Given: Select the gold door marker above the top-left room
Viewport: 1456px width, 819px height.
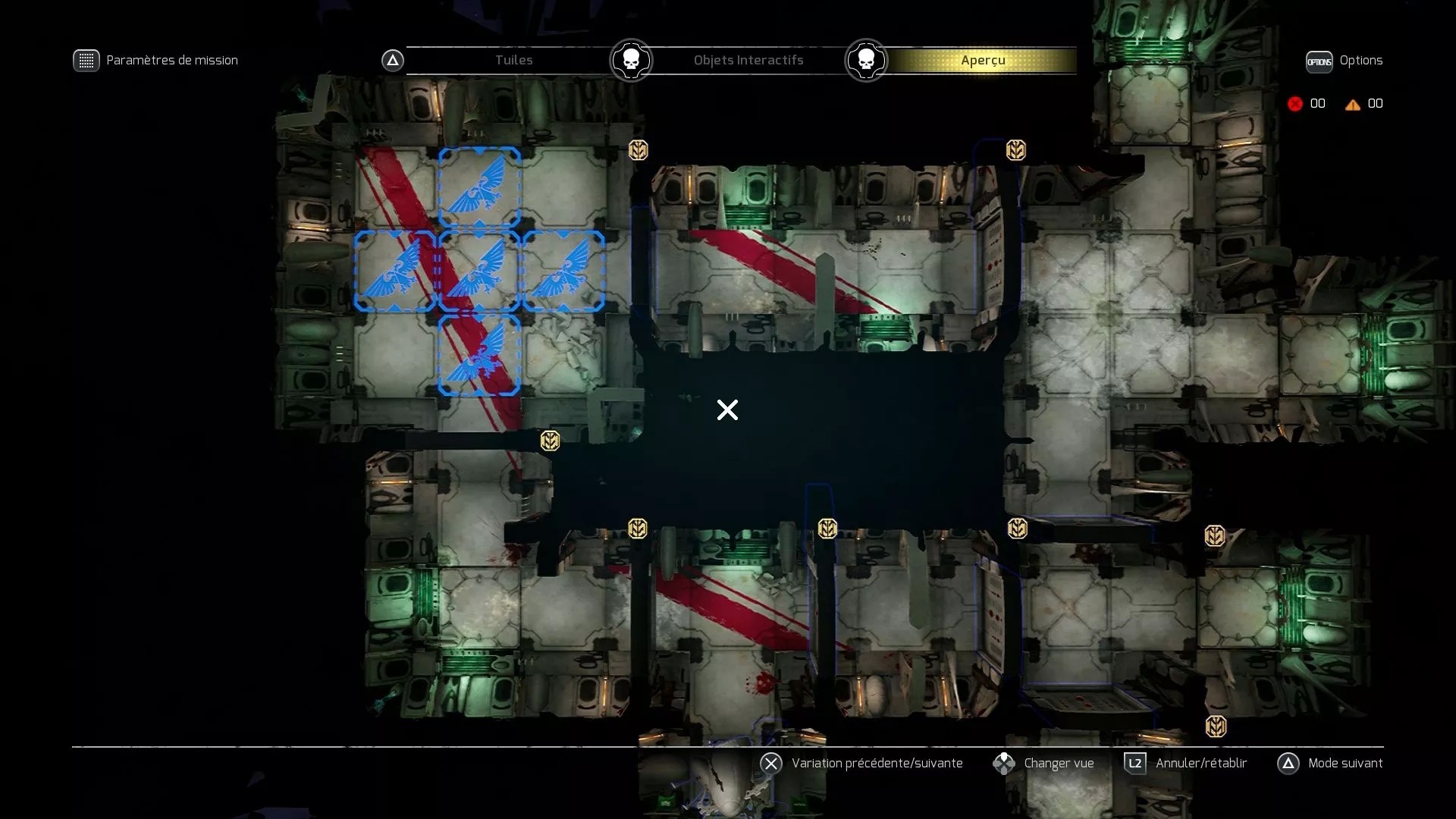Looking at the screenshot, I should click(639, 149).
